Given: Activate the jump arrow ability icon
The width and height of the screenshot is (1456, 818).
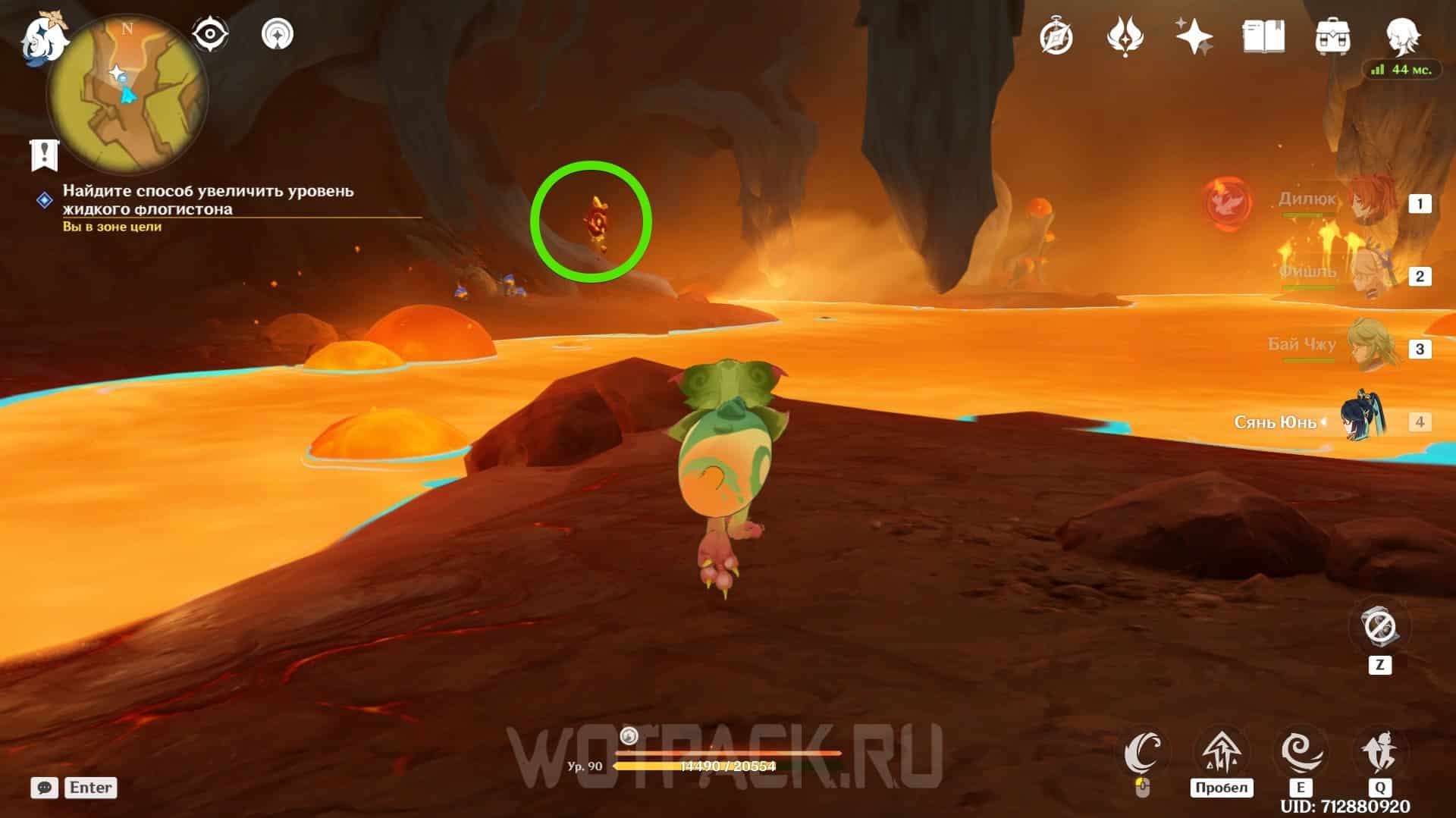Looking at the screenshot, I should tap(1220, 753).
